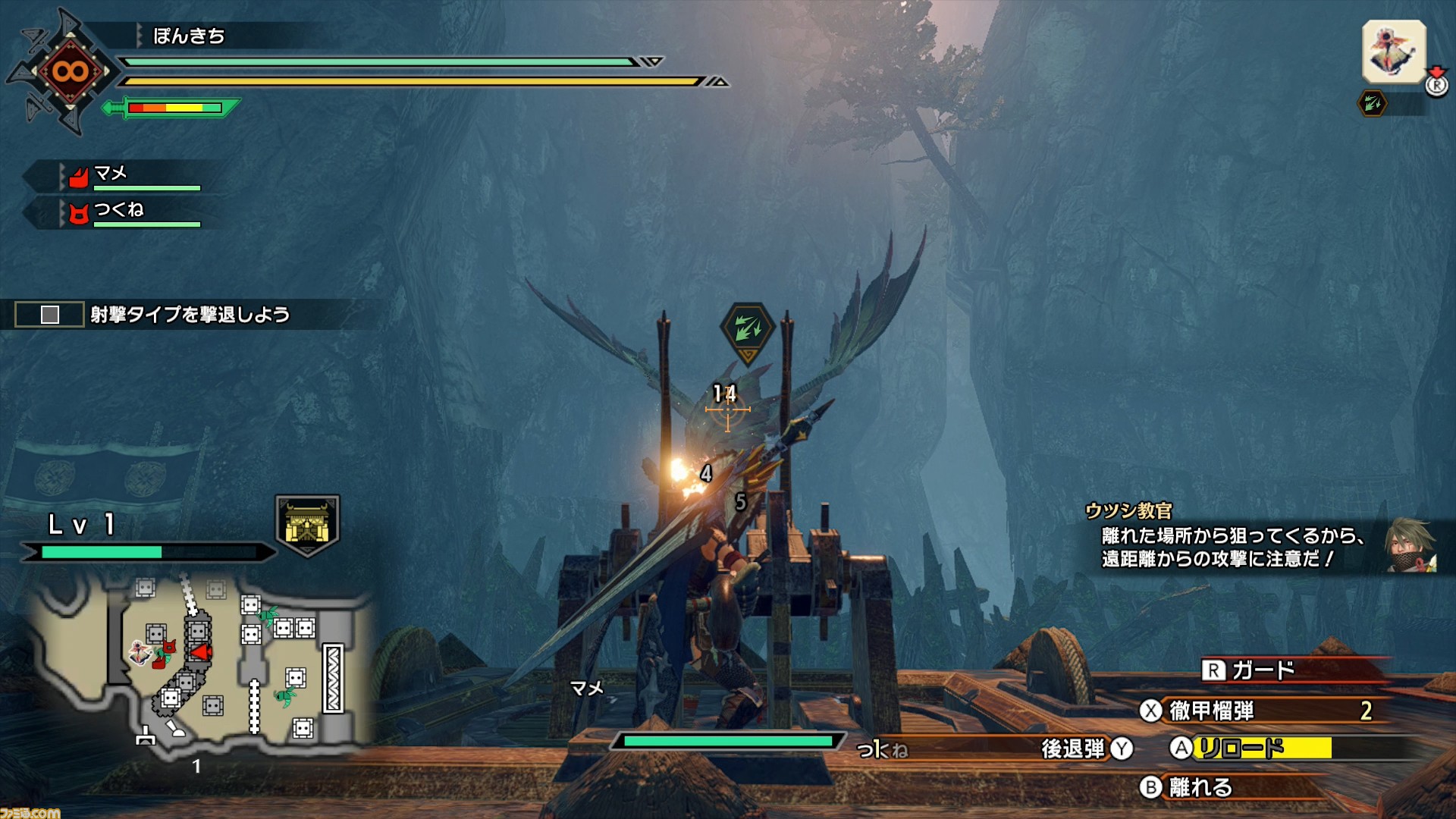Select the stronghold gate level icon
The height and width of the screenshot is (819, 1456).
pyautogui.click(x=307, y=524)
